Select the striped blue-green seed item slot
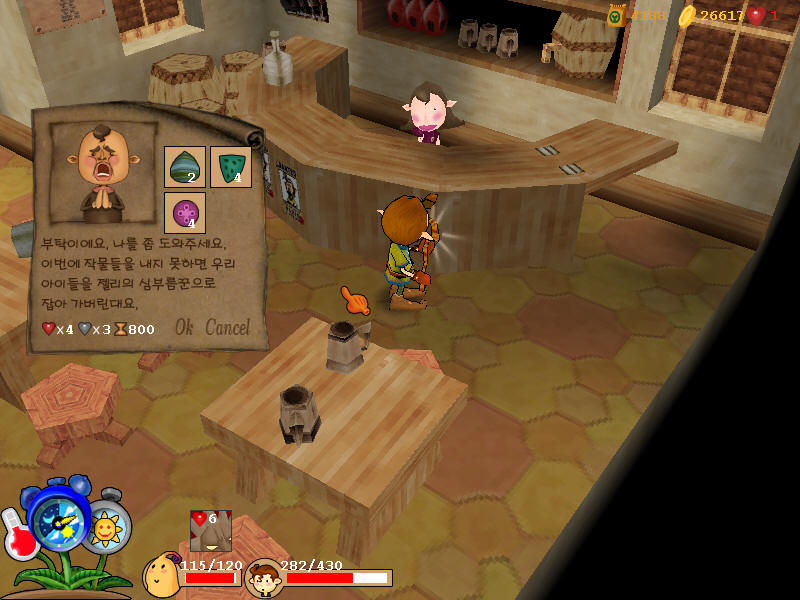This screenshot has width=800, height=600. [x=185, y=167]
